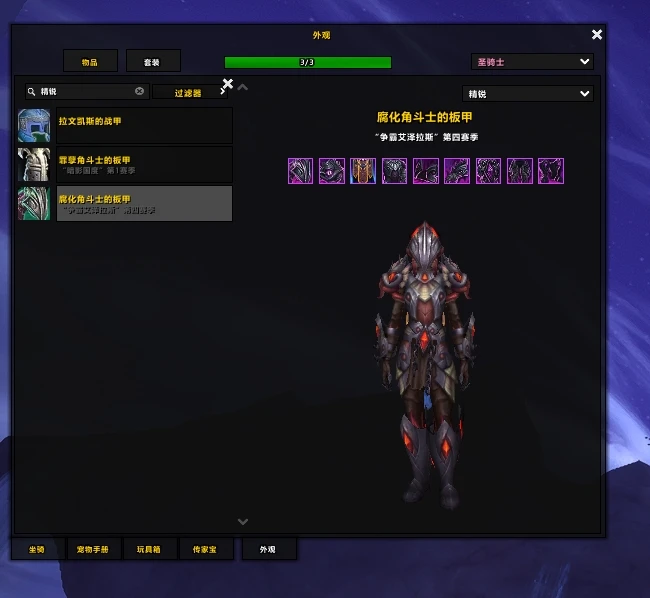Click the search box containing 精锐
This screenshot has height=598, width=650.
(87, 91)
